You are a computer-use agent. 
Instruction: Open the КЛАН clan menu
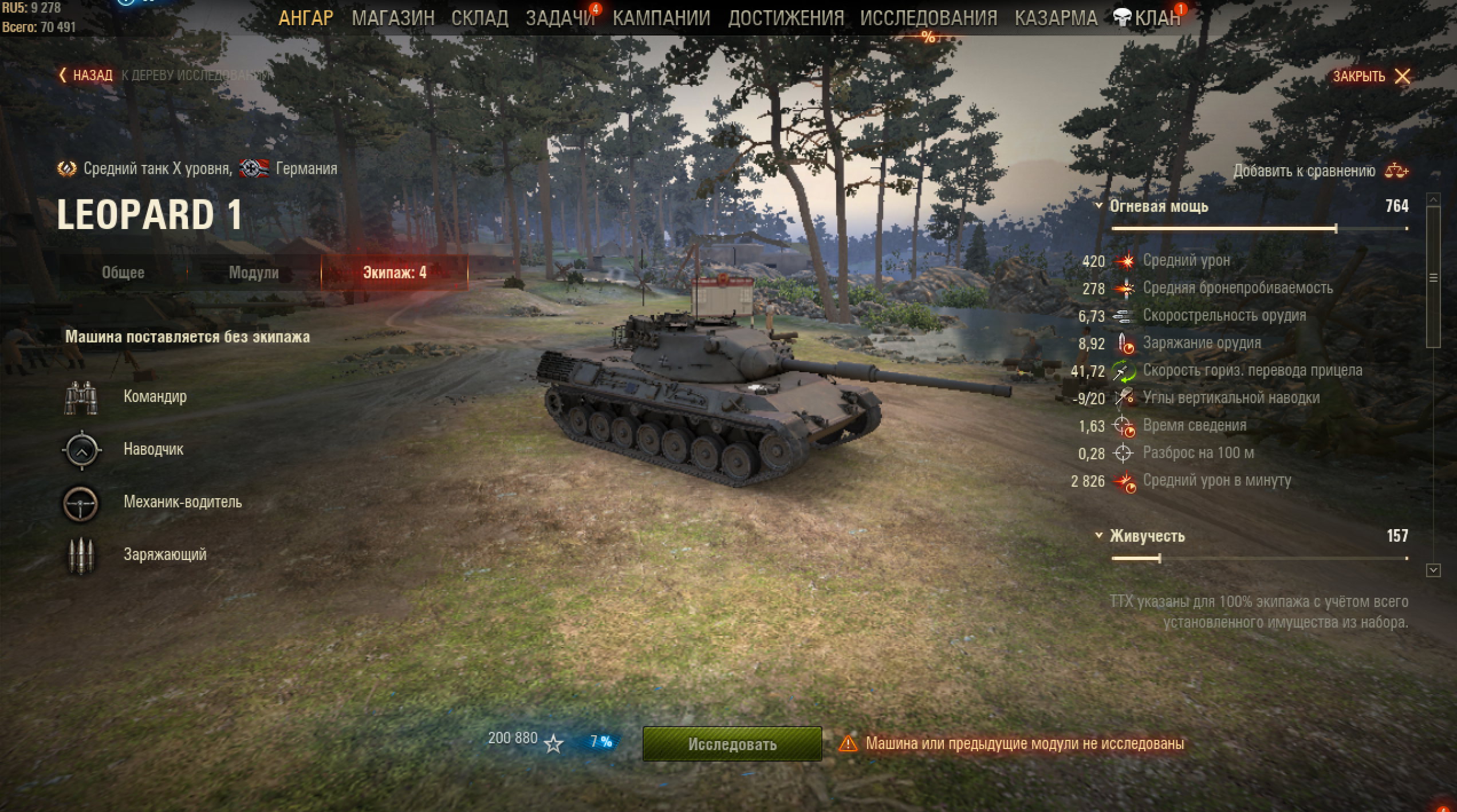pos(1149,18)
